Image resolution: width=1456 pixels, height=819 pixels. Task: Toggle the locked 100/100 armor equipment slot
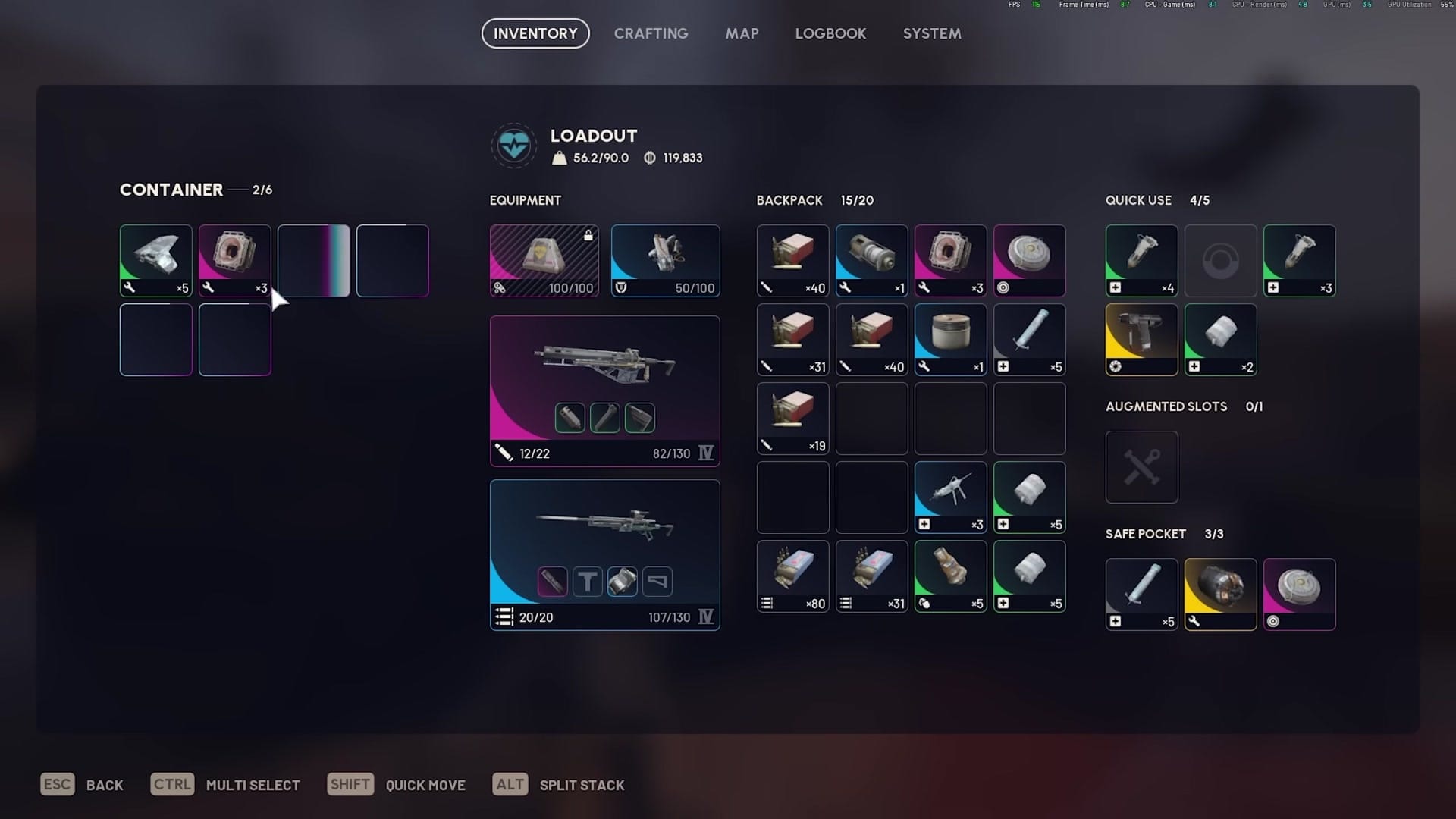pos(544,260)
